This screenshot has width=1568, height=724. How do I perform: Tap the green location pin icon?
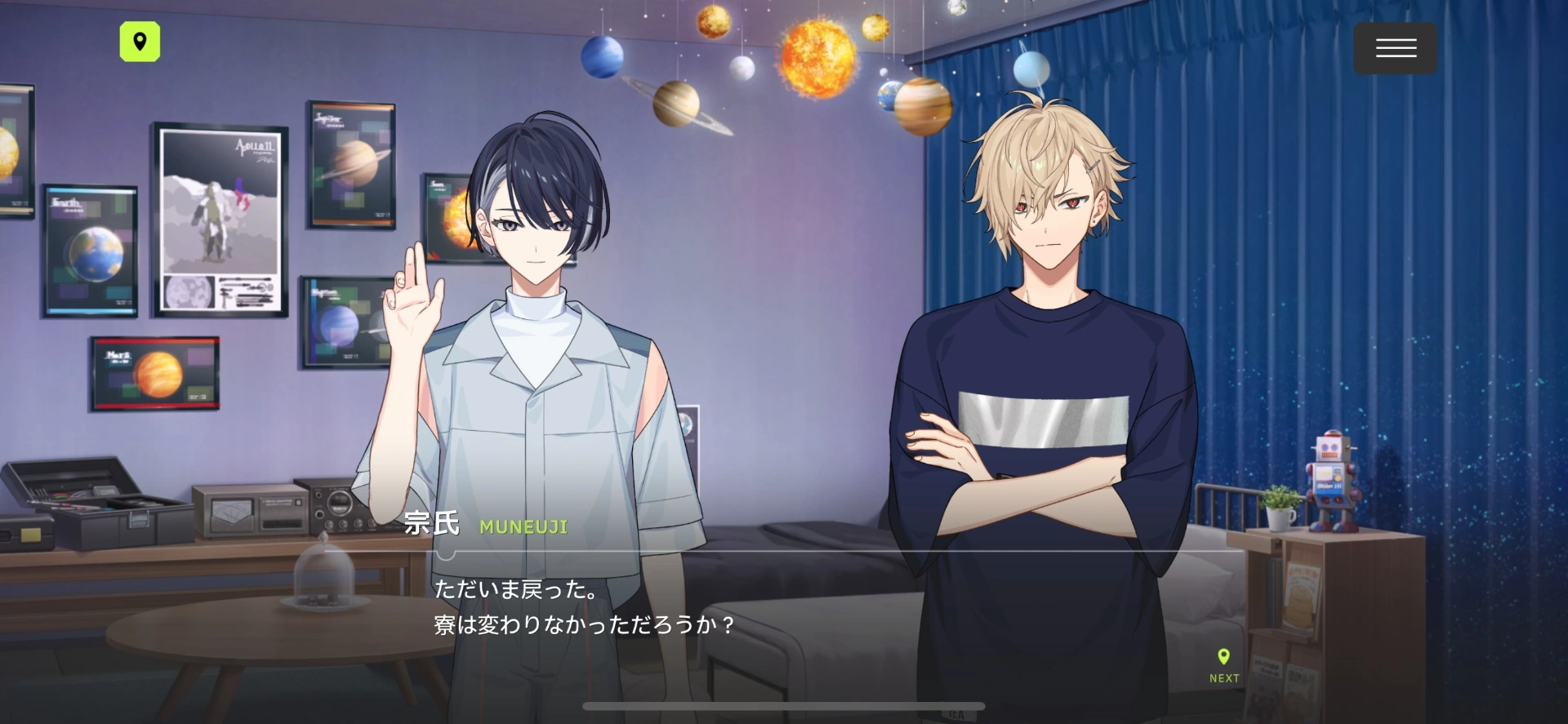[140, 42]
